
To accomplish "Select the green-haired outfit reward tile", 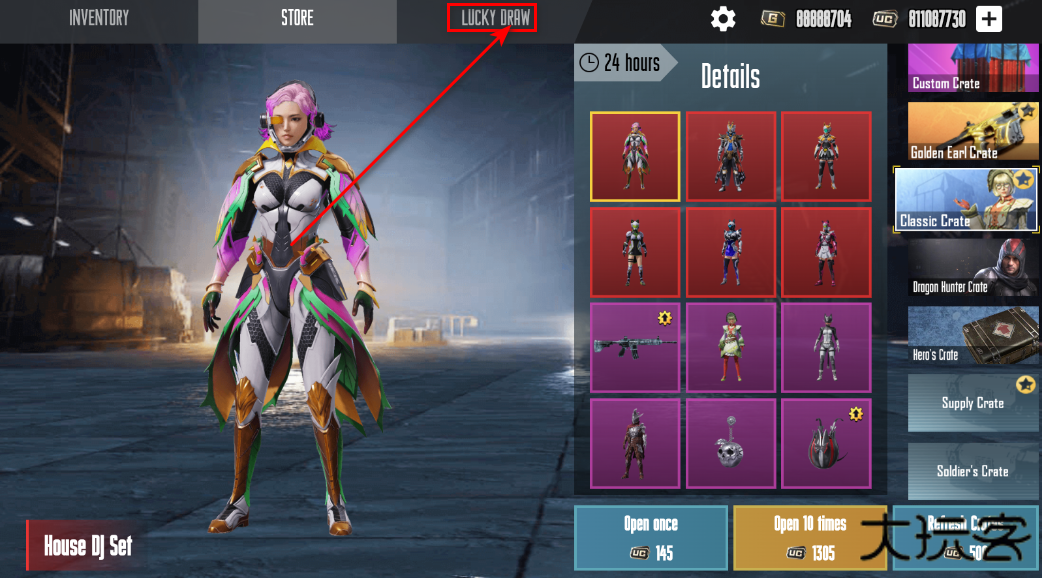I will pos(731,347).
